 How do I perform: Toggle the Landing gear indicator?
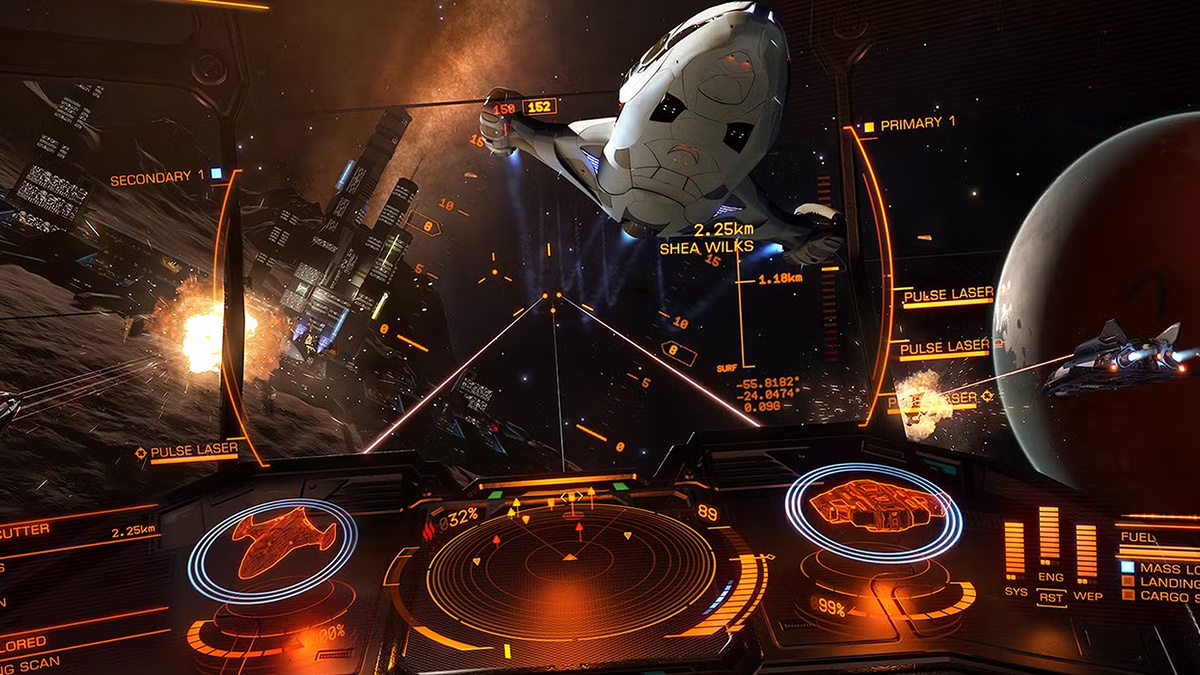tap(1165, 582)
